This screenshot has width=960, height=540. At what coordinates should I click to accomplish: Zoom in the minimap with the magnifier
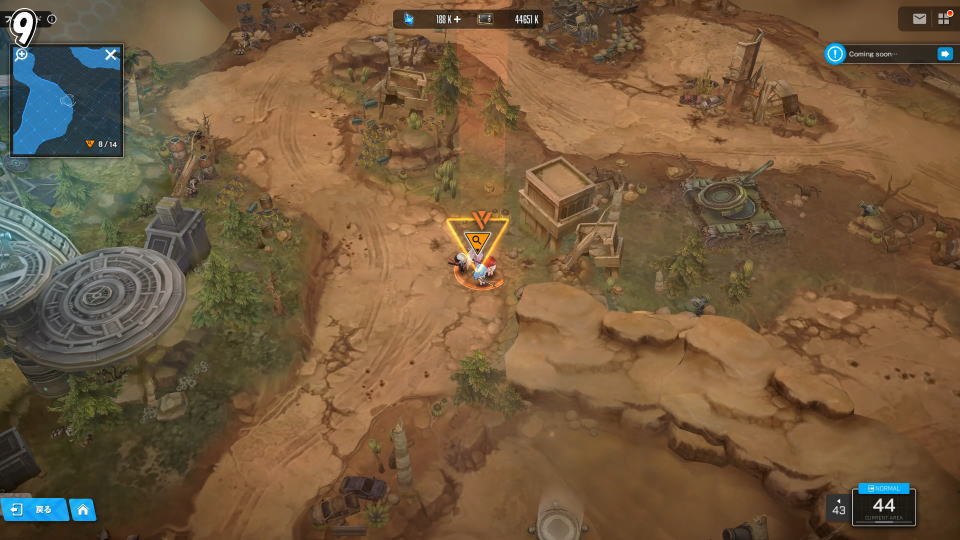point(21,54)
